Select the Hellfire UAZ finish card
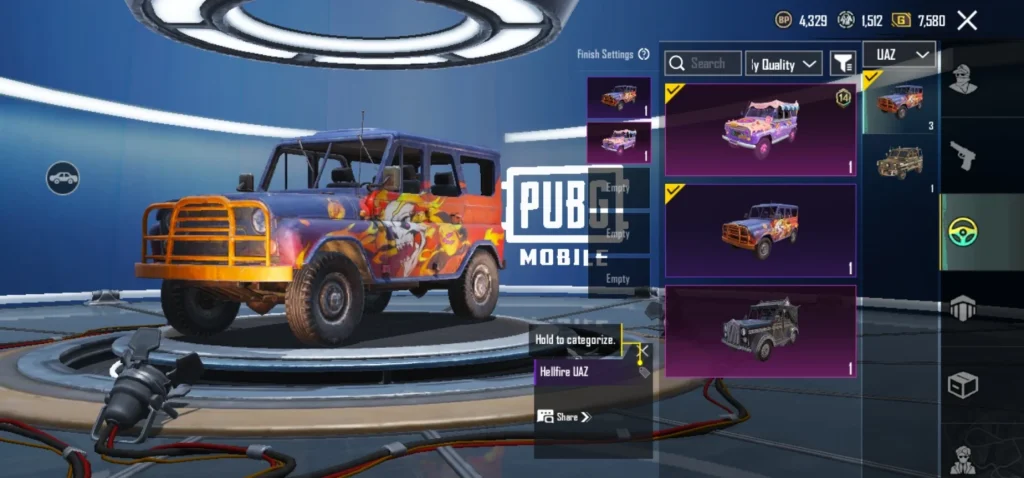Viewport: 1024px width, 478px height. pos(760,230)
